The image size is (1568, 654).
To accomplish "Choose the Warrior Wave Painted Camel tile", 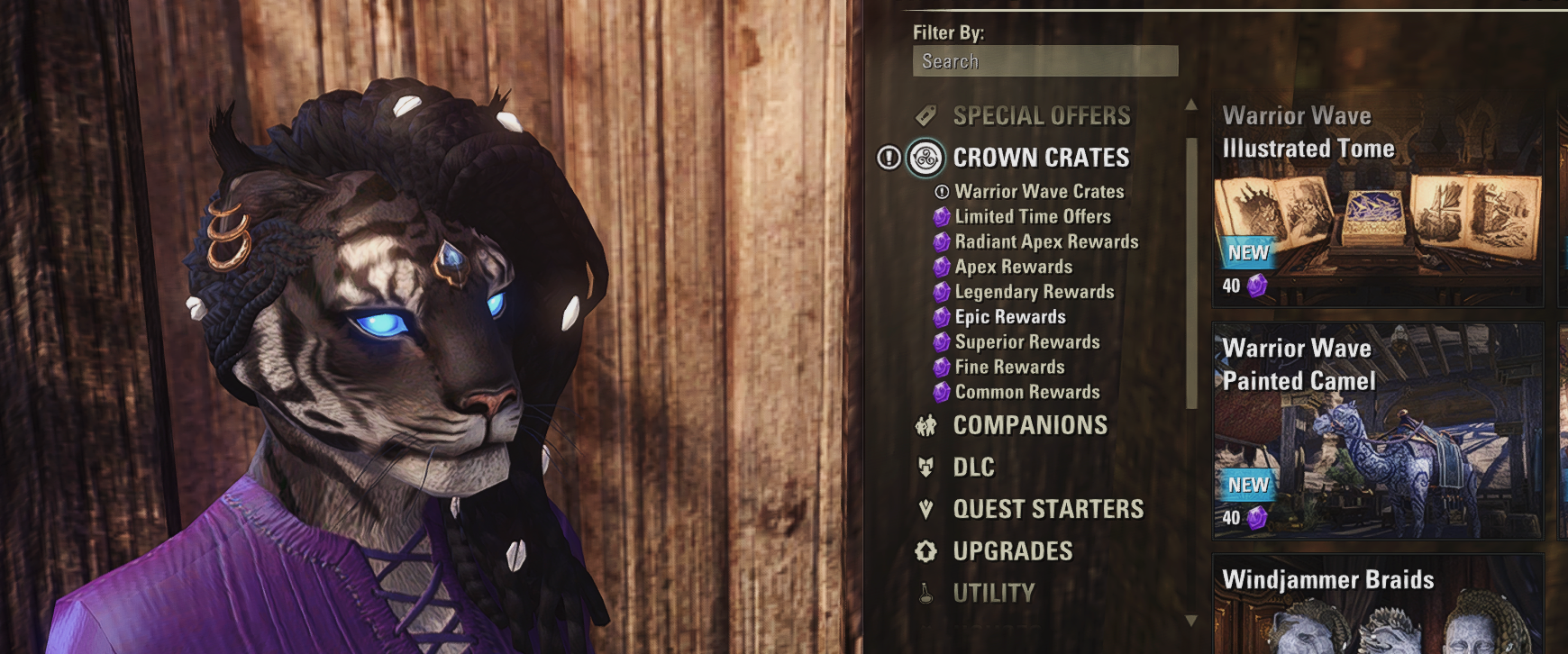I will tap(1377, 432).
